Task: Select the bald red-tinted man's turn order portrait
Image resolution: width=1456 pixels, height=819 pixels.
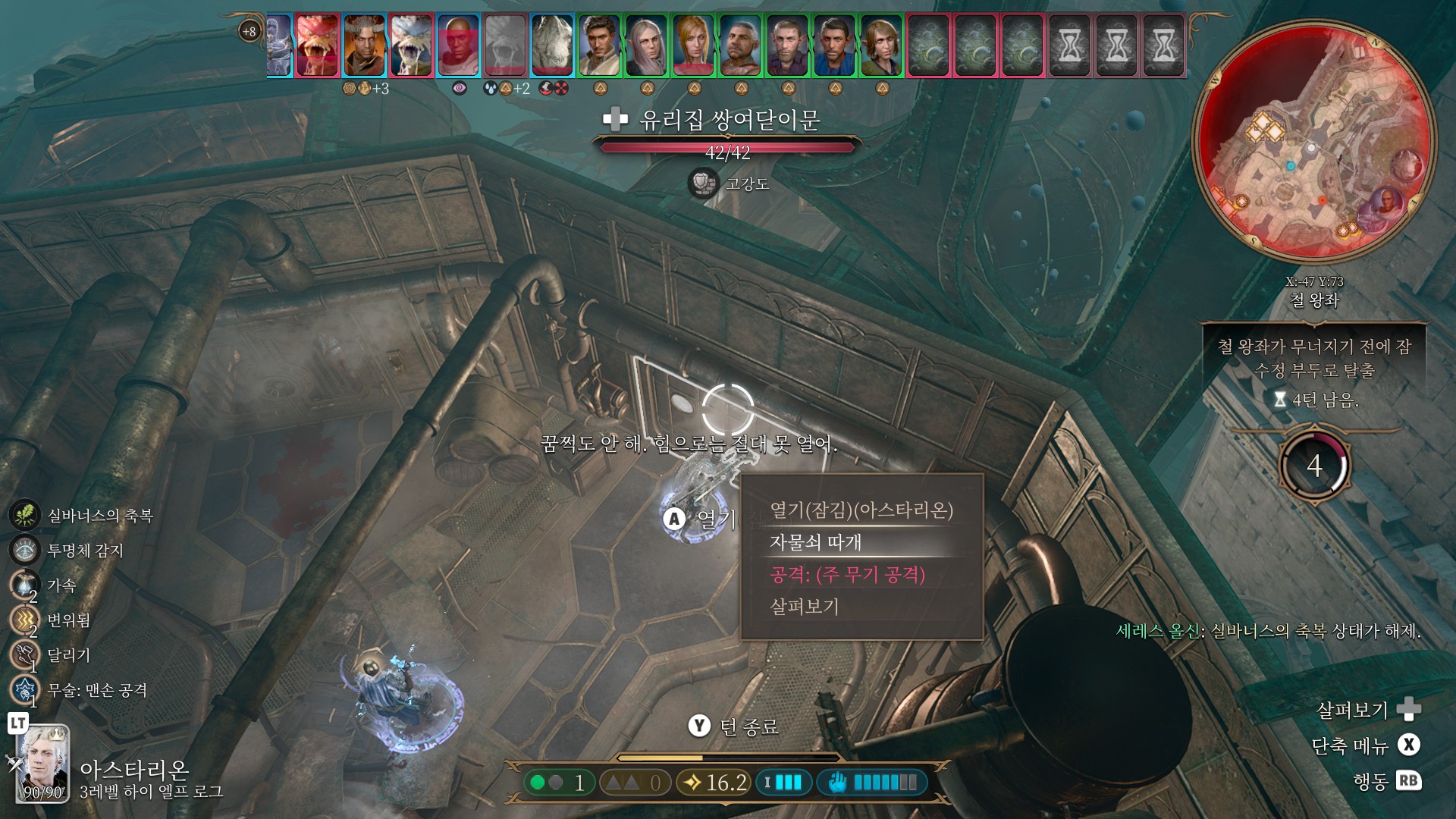Action: coord(458,45)
